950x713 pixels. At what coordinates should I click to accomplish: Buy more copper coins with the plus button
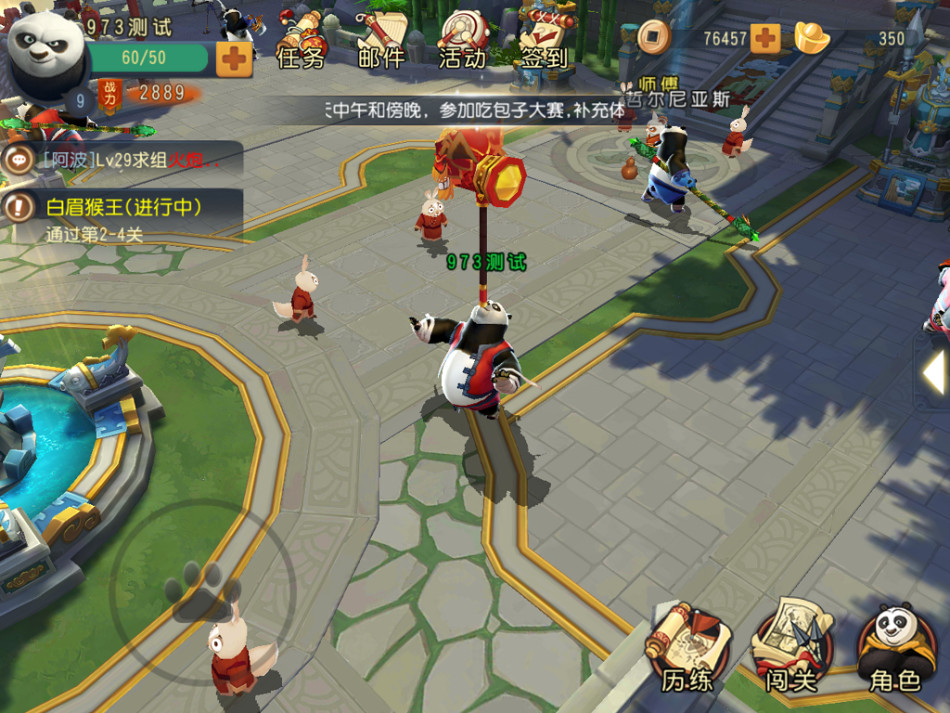pyautogui.click(x=765, y=39)
